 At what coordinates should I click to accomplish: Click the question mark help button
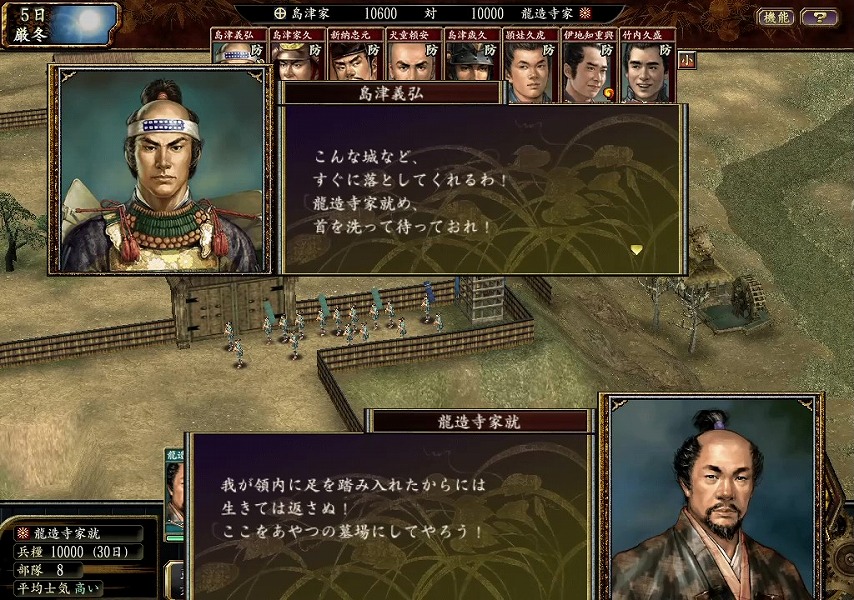pyautogui.click(x=819, y=17)
